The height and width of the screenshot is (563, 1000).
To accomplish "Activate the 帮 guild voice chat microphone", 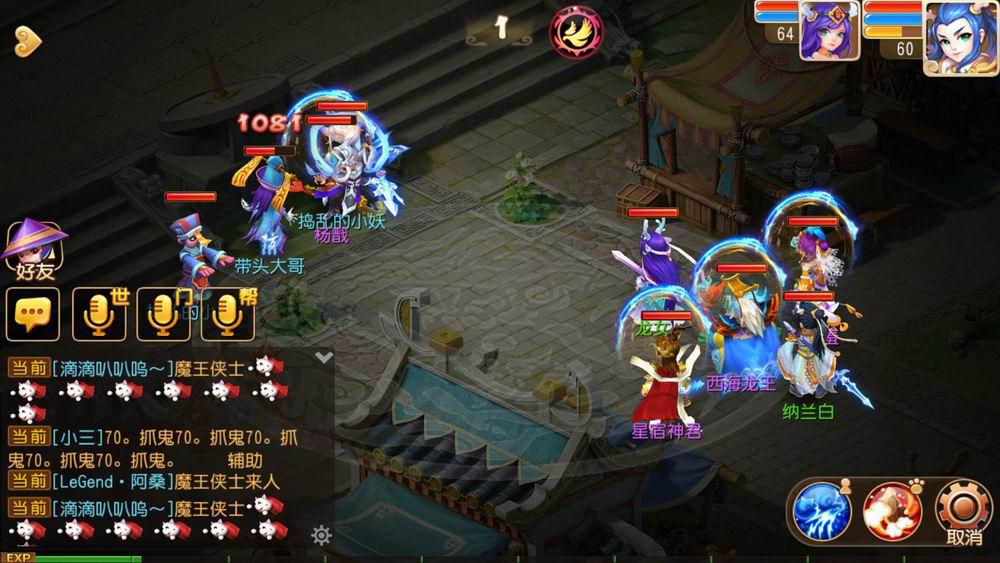I will click(x=227, y=314).
